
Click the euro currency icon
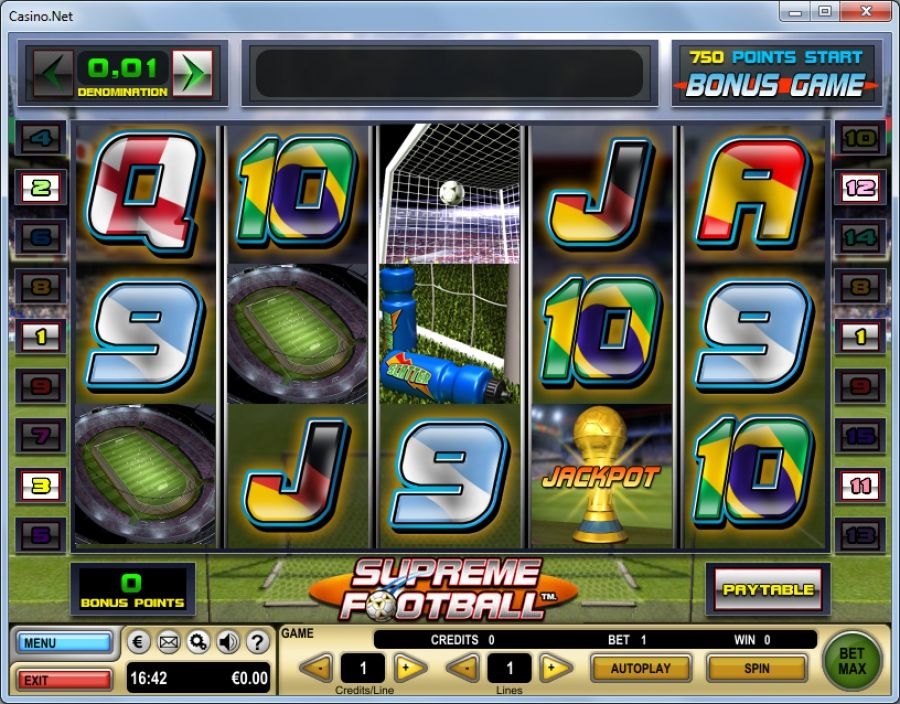[x=140, y=642]
